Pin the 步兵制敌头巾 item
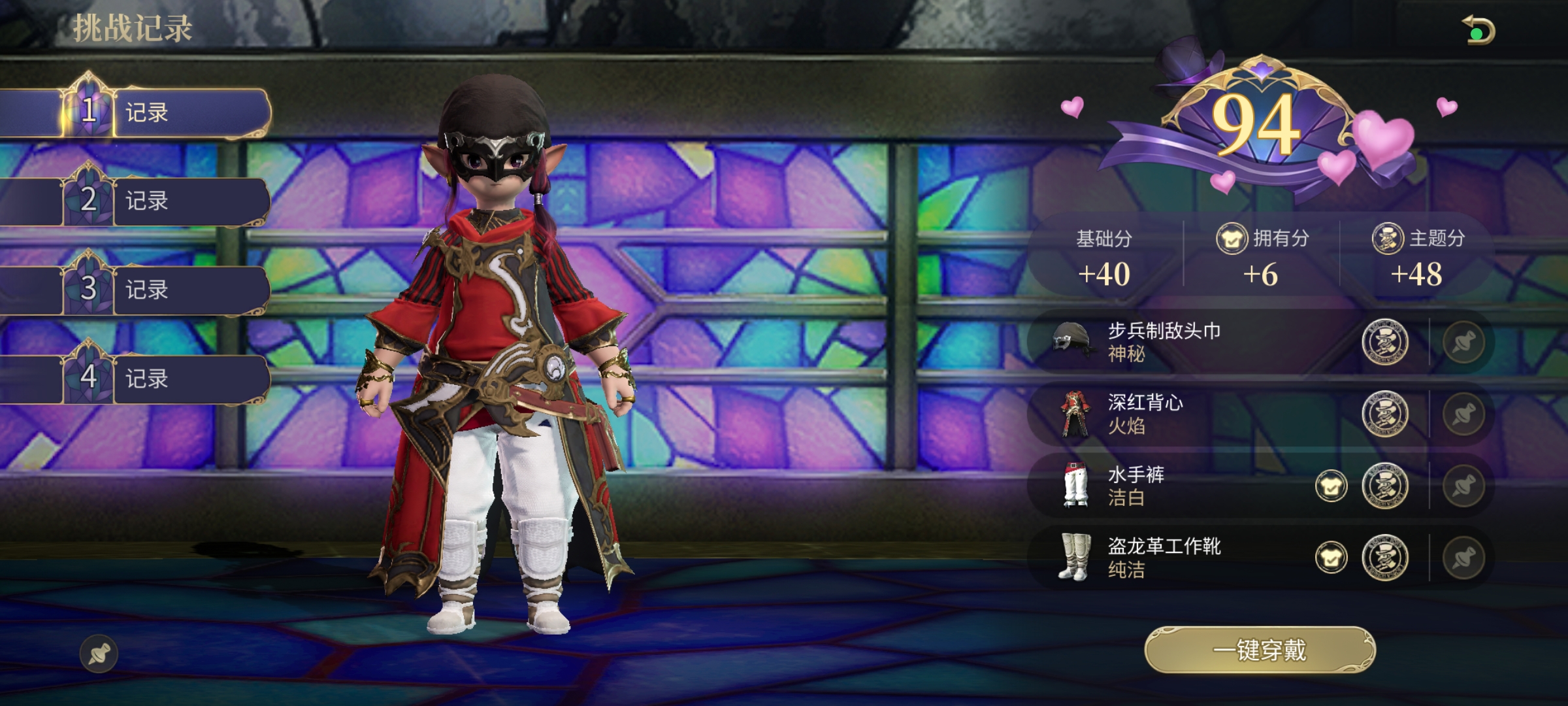The width and height of the screenshot is (1568, 706). (x=1463, y=342)
